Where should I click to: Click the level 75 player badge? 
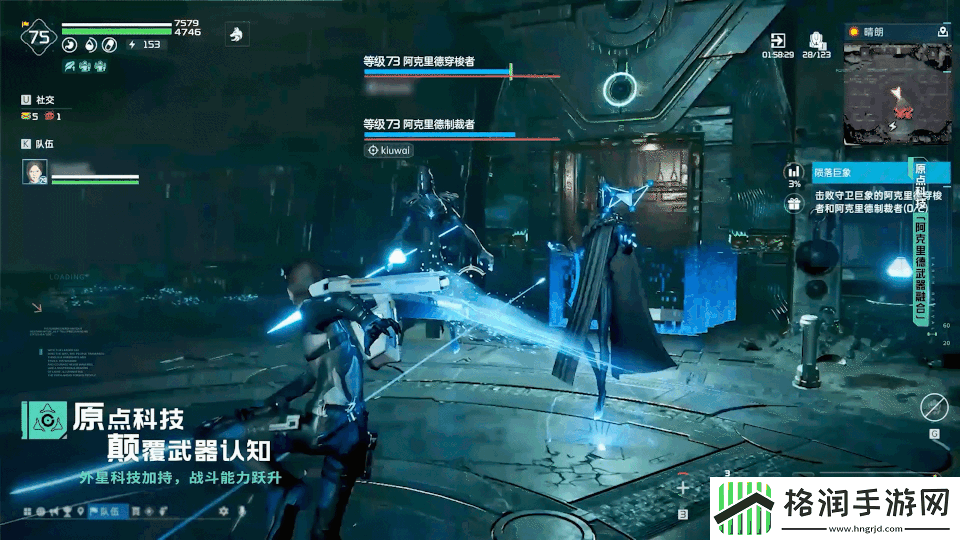pyautogui.click(x=39, y=38)
